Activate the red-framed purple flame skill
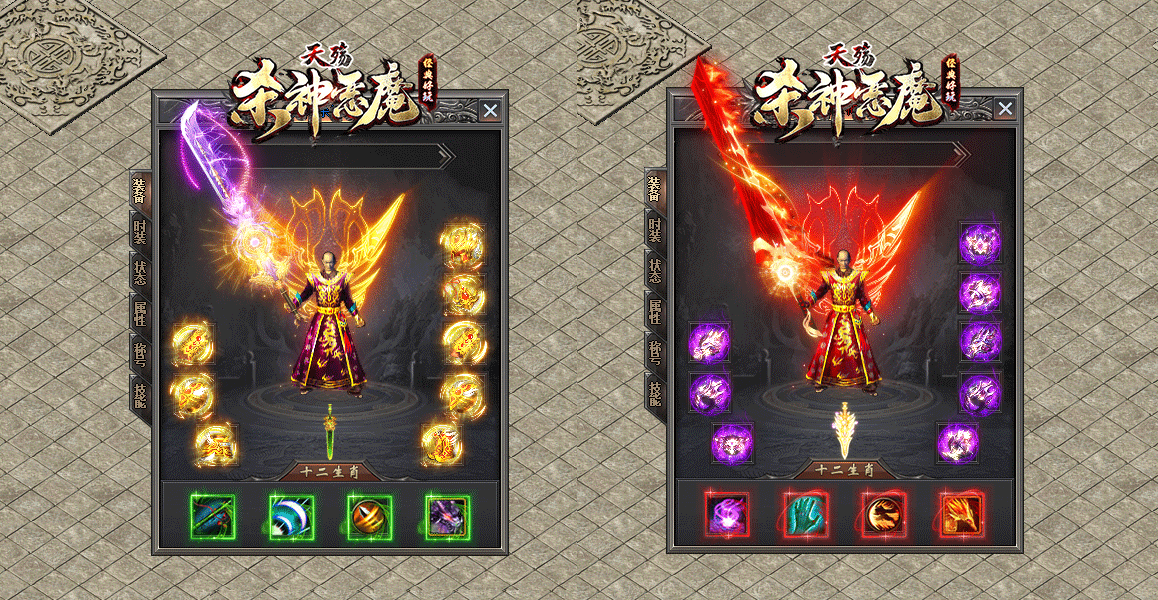The width and height of the screenshot is (1158, 600). pyautogui.click(x=728, y=515)
